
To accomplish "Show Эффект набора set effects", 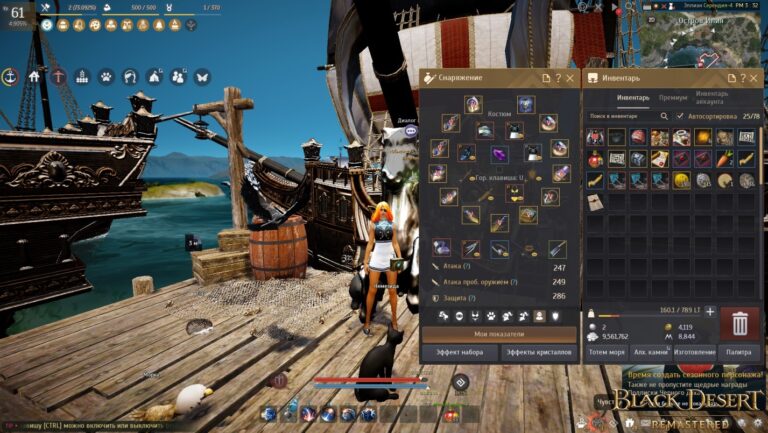I will [458, 352].
